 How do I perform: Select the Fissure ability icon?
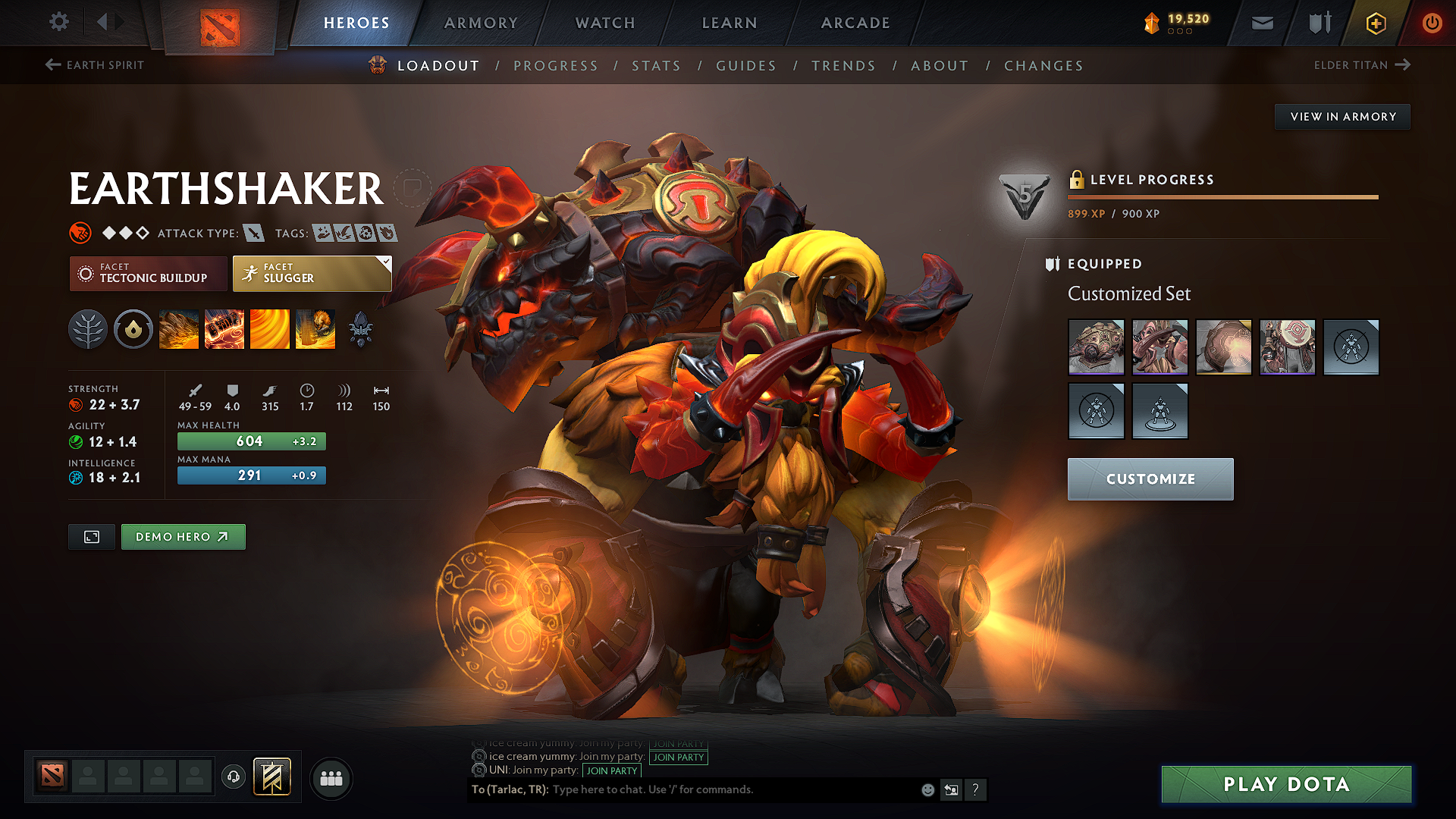(x=180, y=328)
